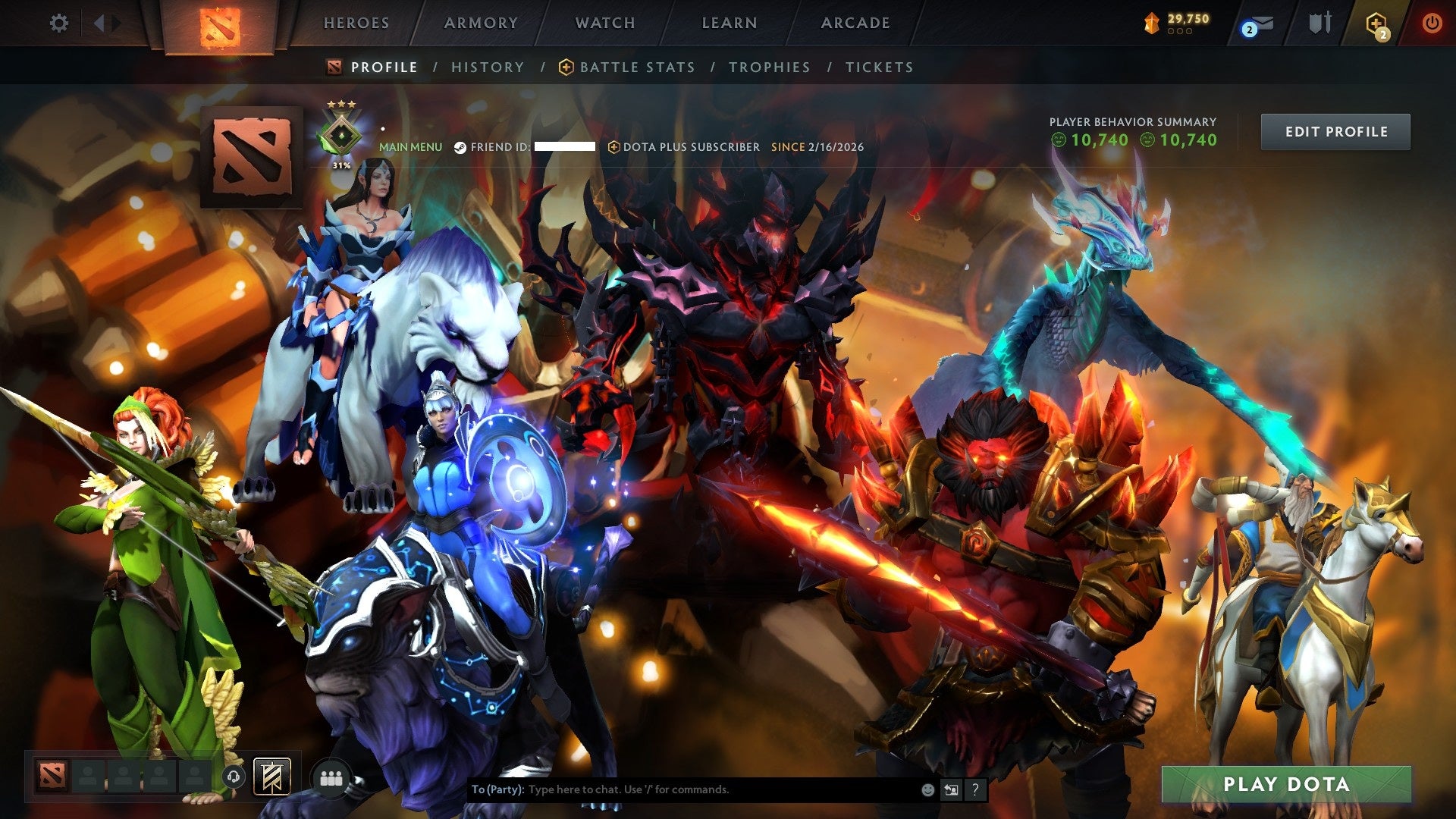Image resolution: width=1456 pixels, height=819 pixels.
Task: Open the Armory shield-and-sword loadout icon
Action: tap(1319, 23)
